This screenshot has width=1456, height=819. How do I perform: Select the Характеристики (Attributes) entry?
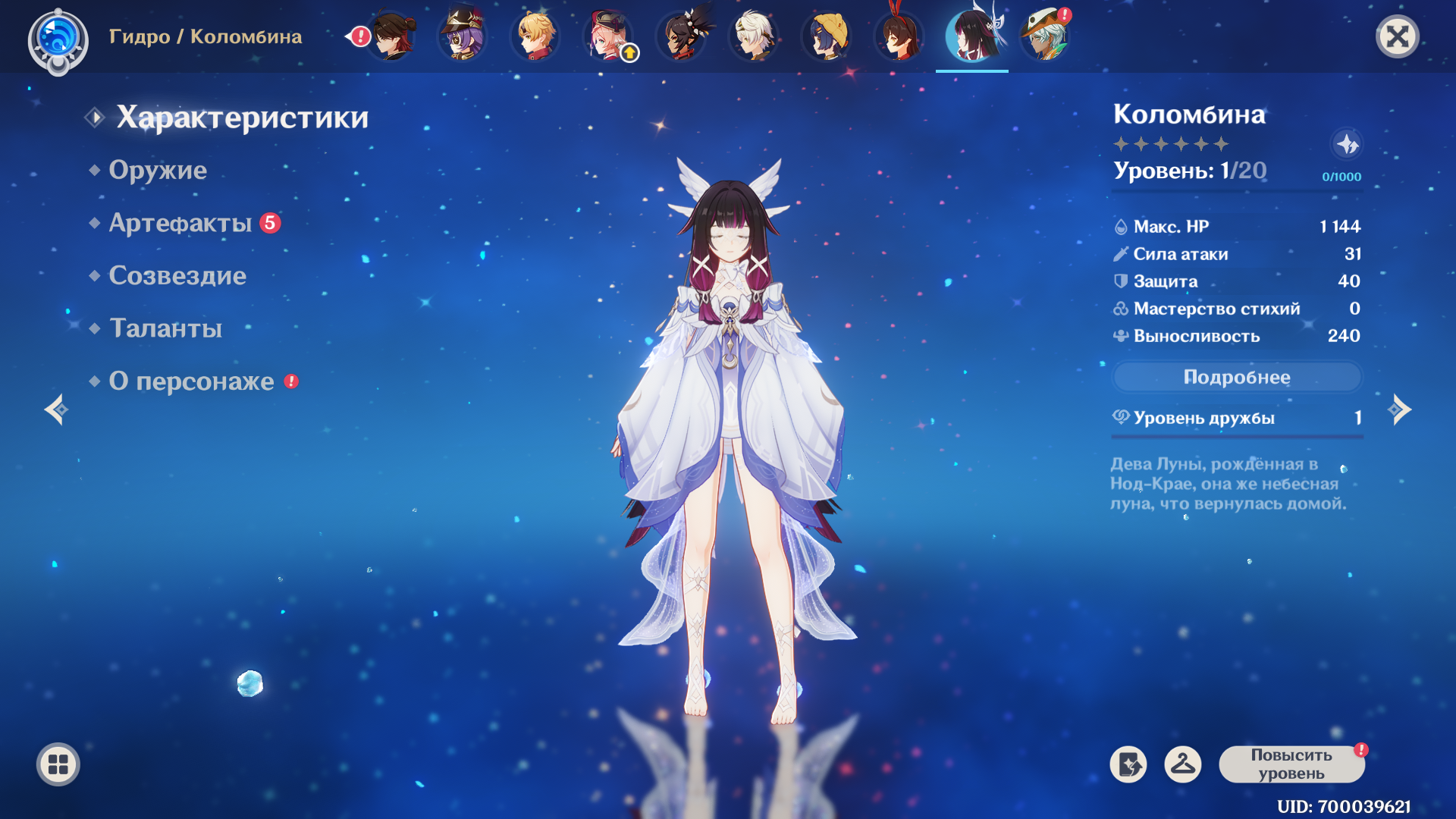(x=242, y=118)
